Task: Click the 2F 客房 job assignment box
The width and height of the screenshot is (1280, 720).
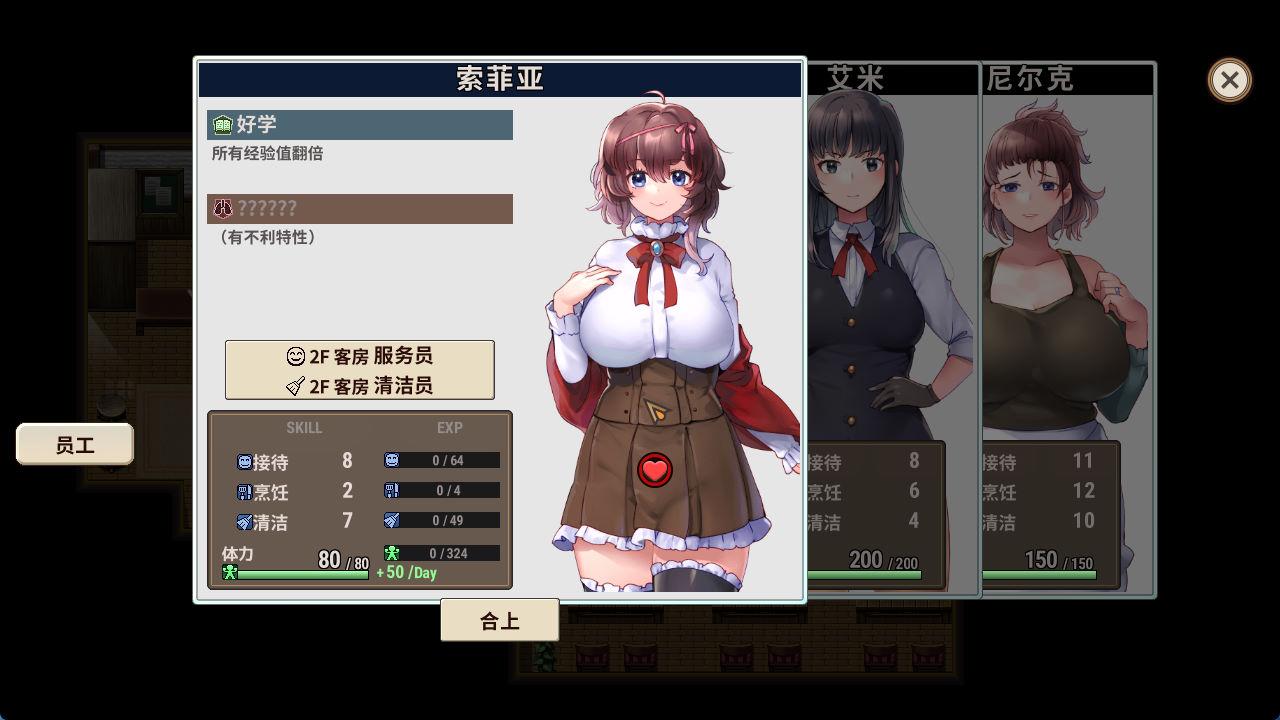Action: [359, 370]
